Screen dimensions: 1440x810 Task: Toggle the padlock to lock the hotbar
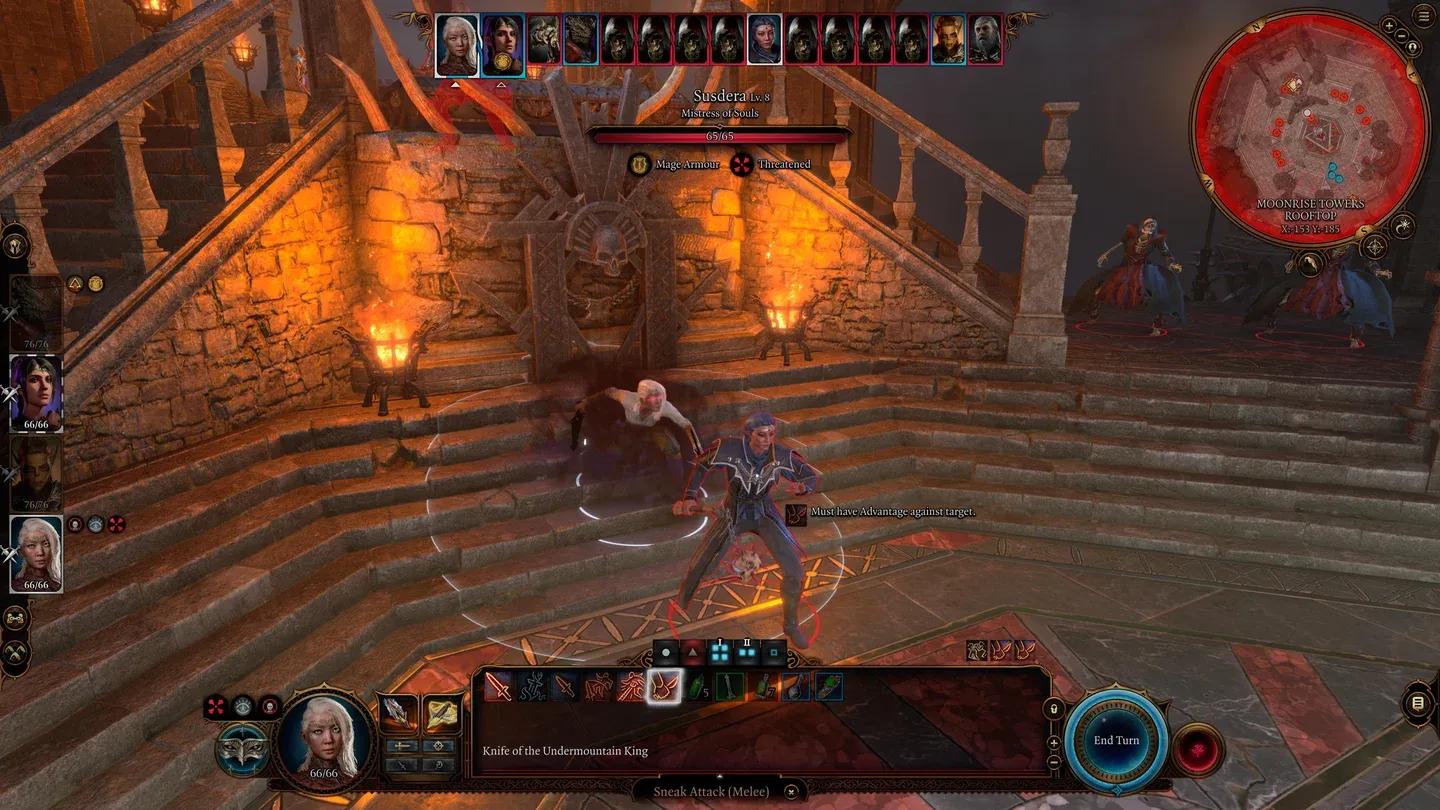click(x=1053, y=707)
